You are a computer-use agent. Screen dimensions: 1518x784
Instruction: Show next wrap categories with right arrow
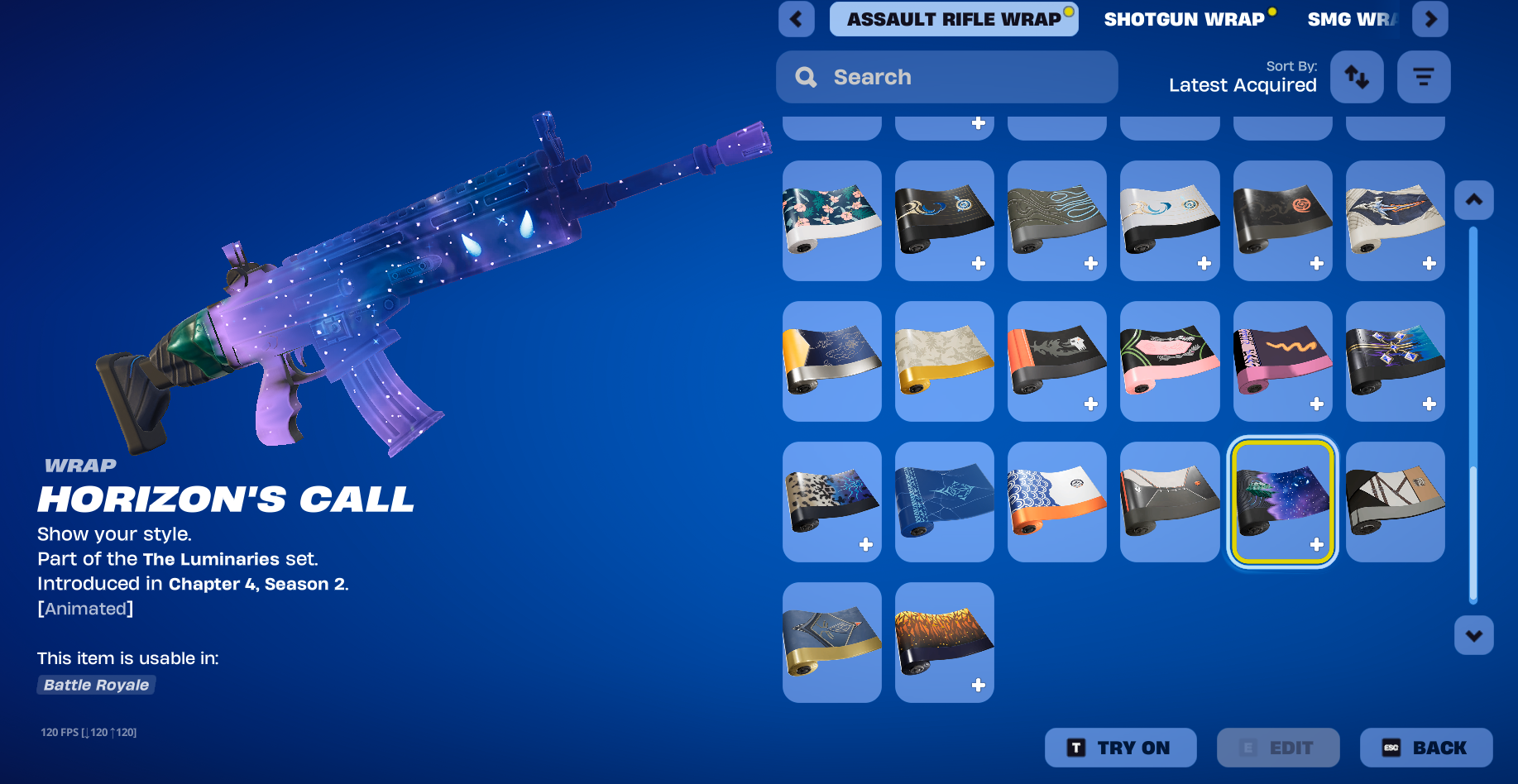[x=1429, y=19]
